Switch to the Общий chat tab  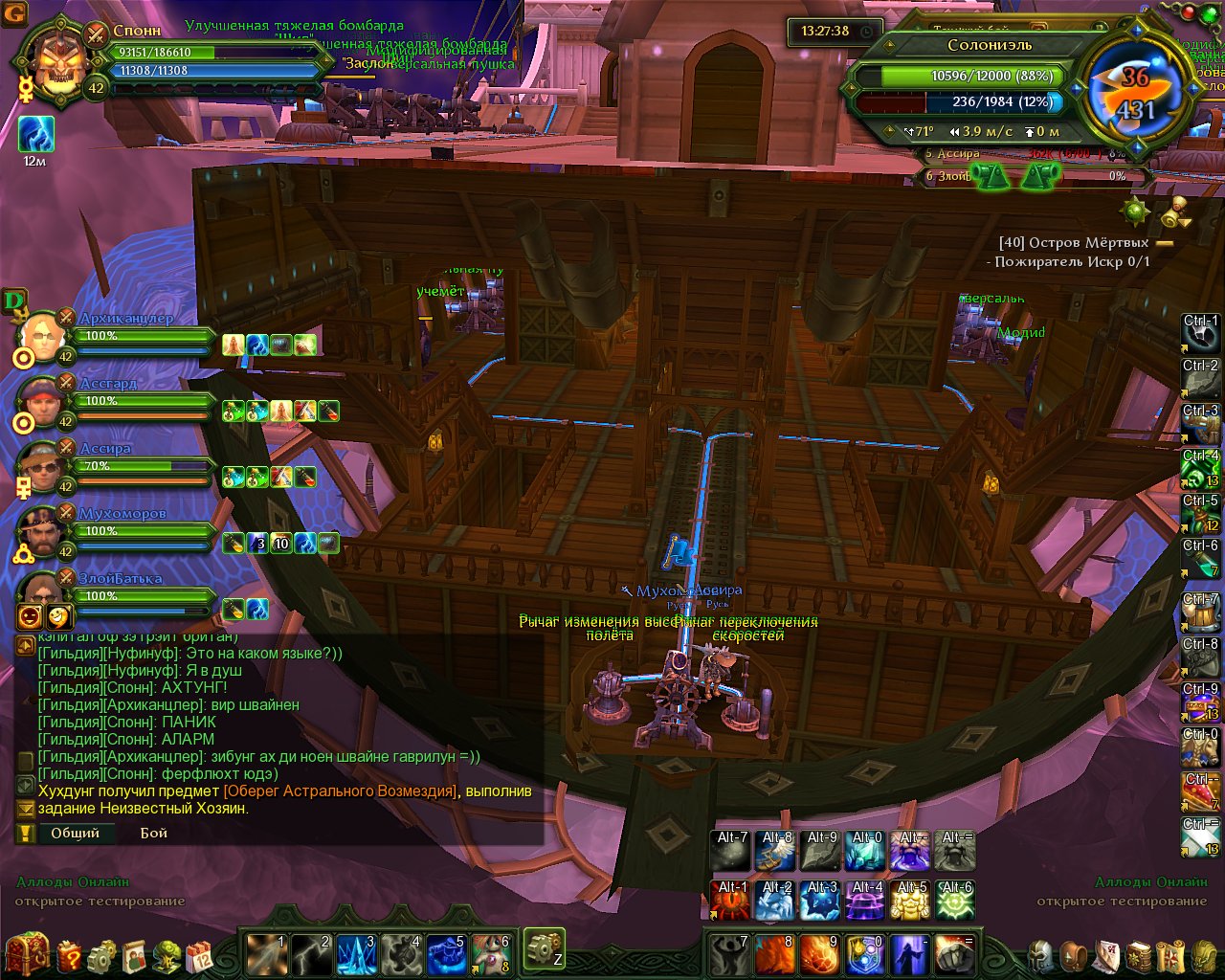pos(76,833)
